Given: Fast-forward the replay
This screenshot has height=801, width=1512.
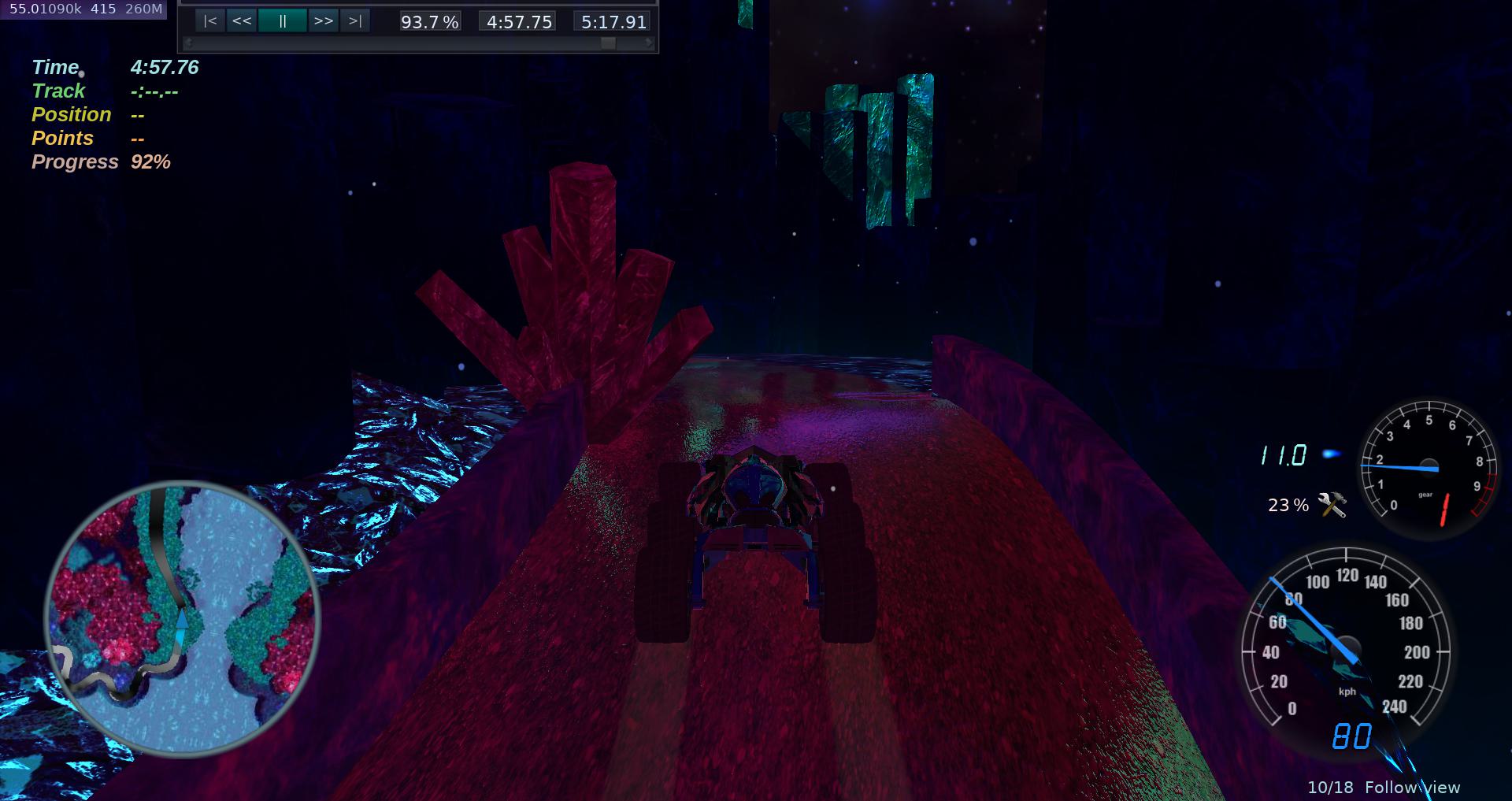Looking at the screenshot, I should point(323,21).
